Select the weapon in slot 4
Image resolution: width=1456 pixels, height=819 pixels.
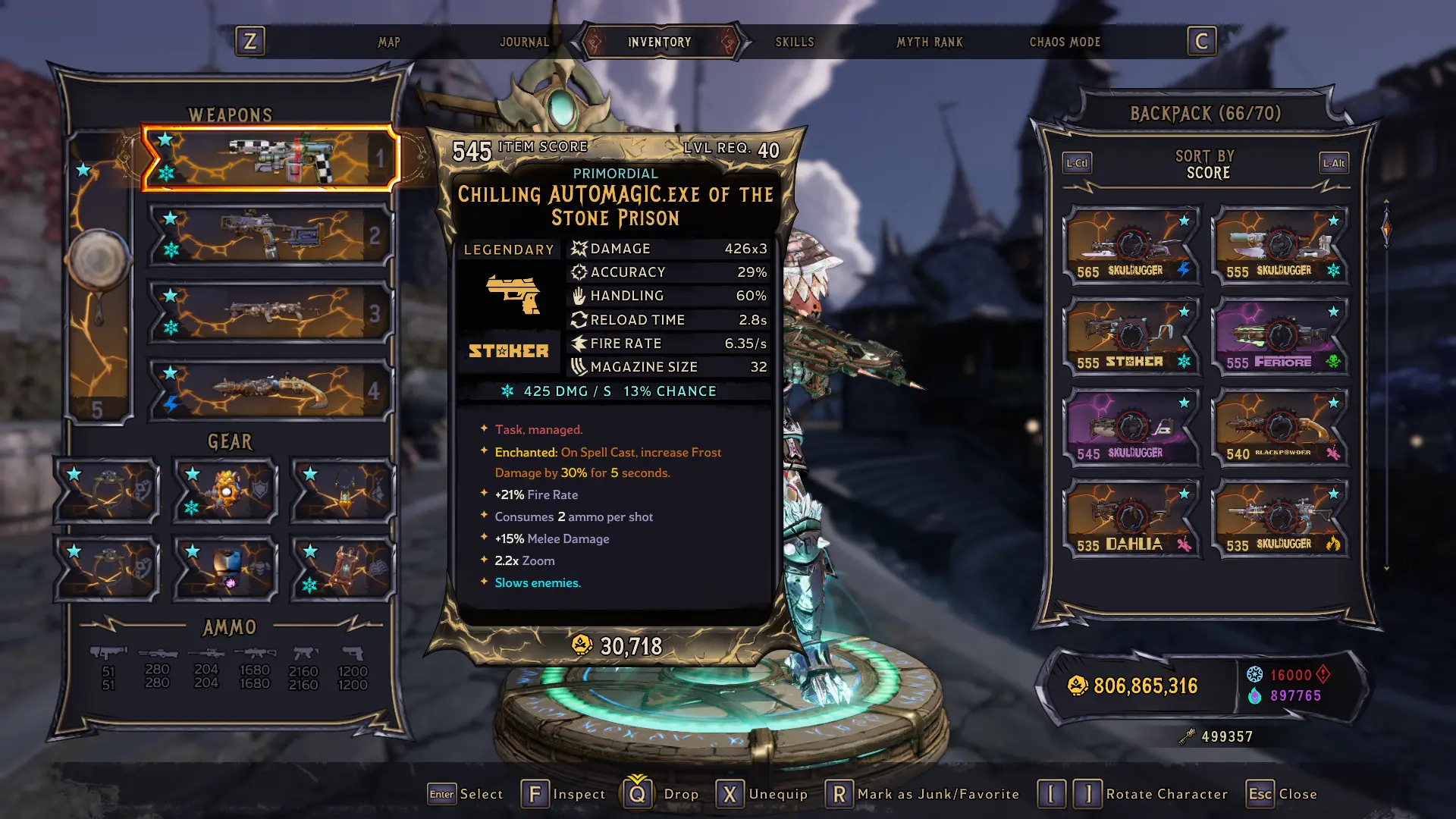coord(270,391)
